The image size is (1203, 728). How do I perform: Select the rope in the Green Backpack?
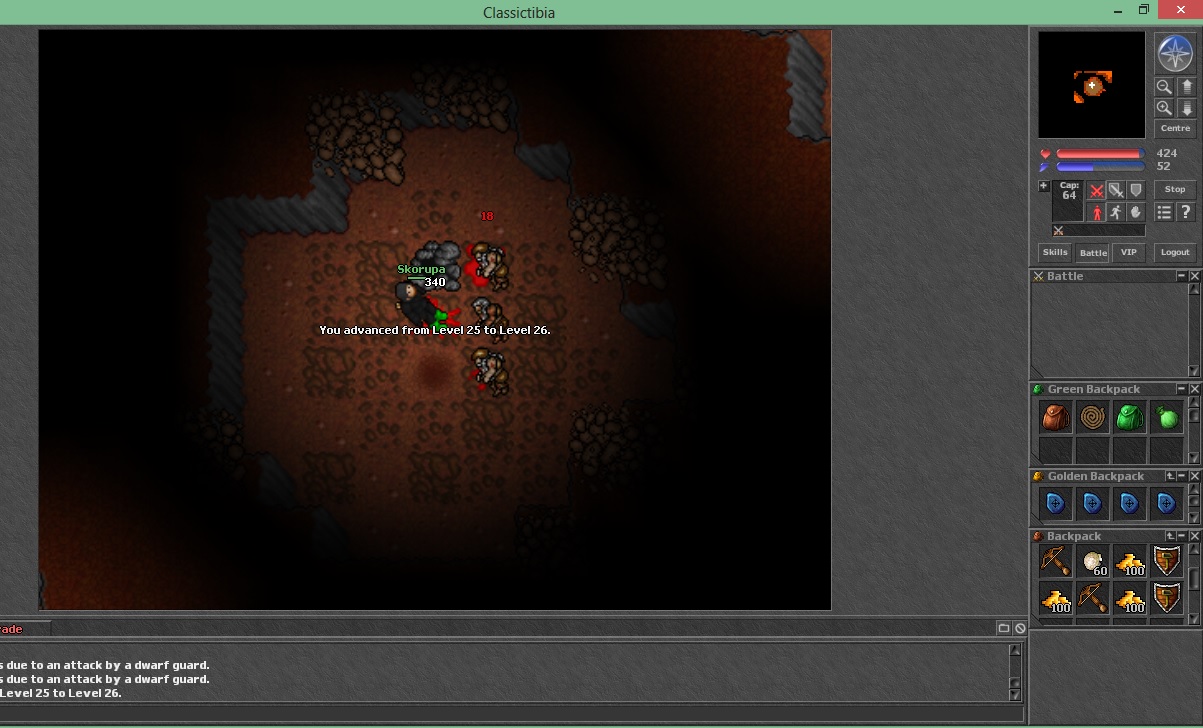[1092, 417]
